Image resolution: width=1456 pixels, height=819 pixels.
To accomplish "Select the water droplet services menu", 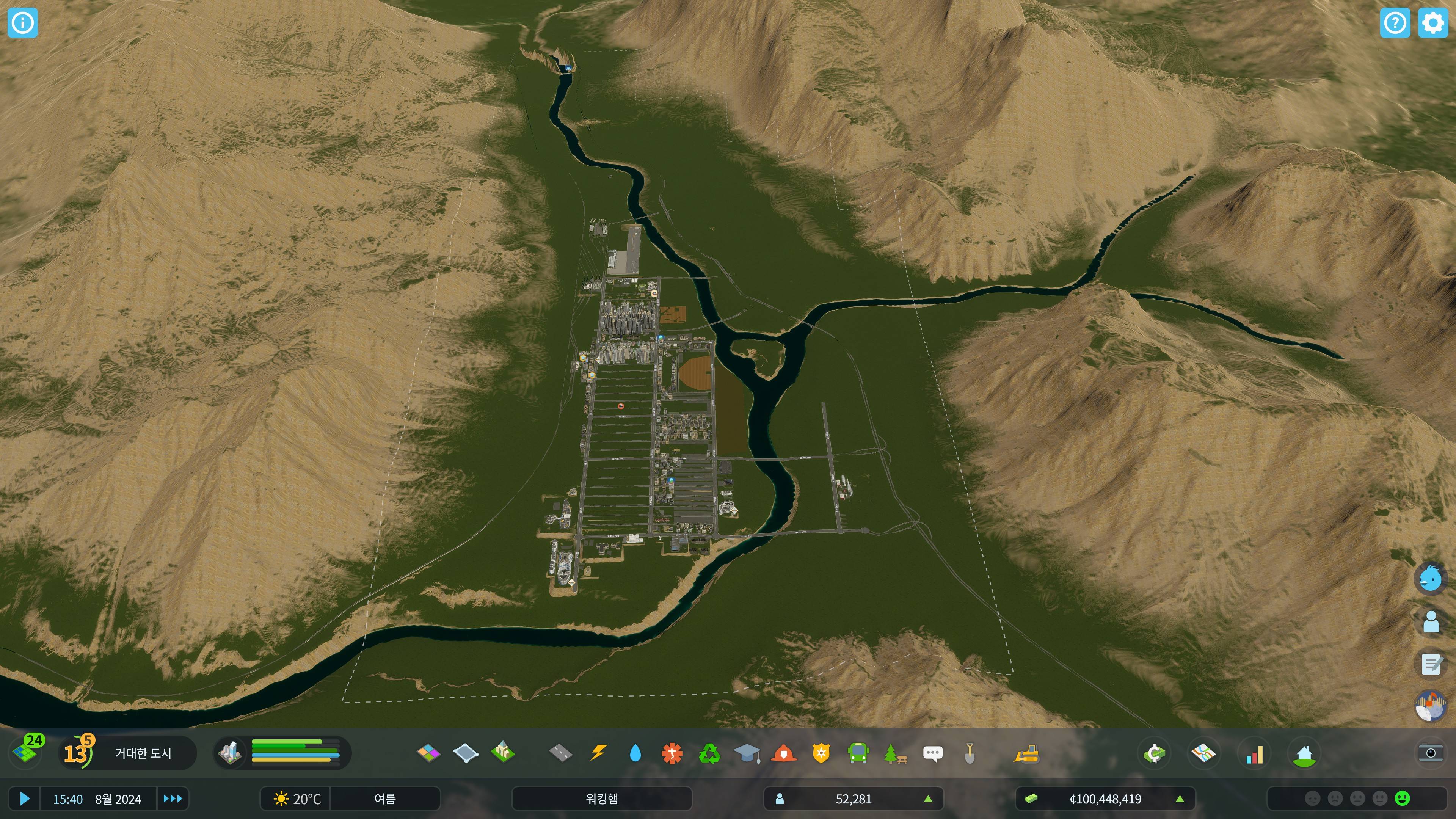I will click(x=635, y=753).
